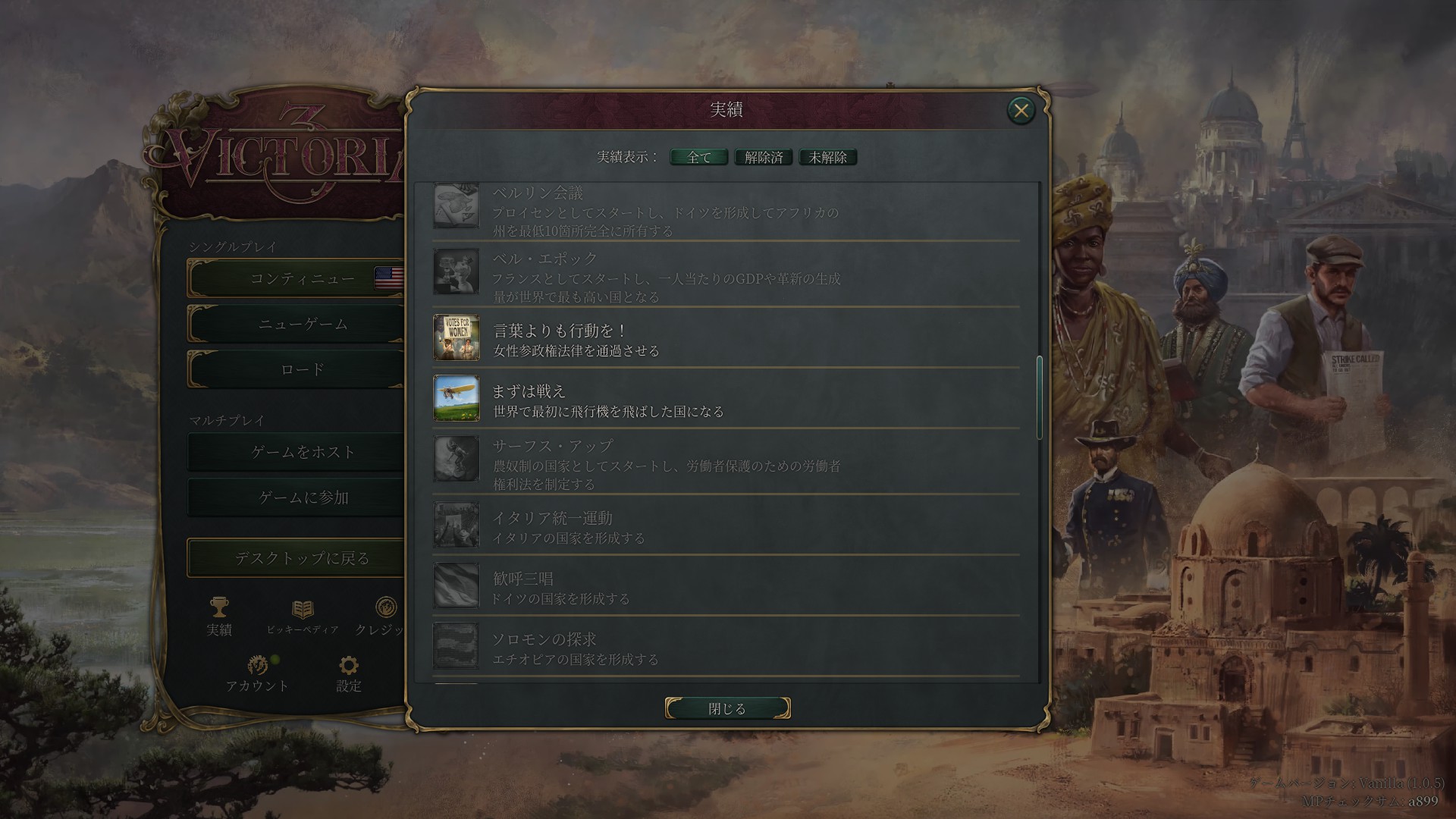This screenshot has width=1456, height=819.
Task: Click the ロード button
Action: coord(303,369)
